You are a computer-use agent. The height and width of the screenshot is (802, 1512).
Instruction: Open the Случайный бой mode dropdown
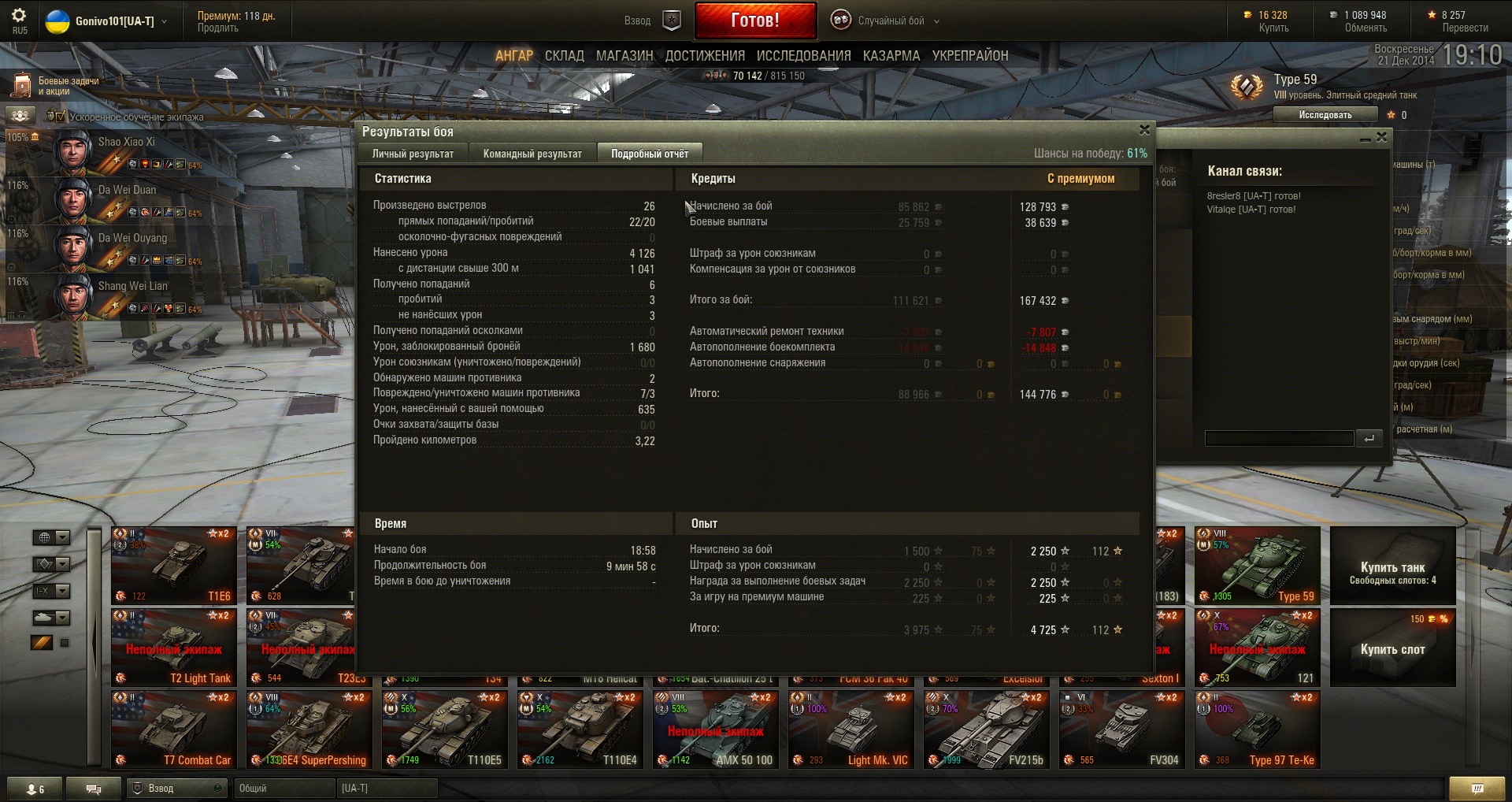[x=890, y=21]
